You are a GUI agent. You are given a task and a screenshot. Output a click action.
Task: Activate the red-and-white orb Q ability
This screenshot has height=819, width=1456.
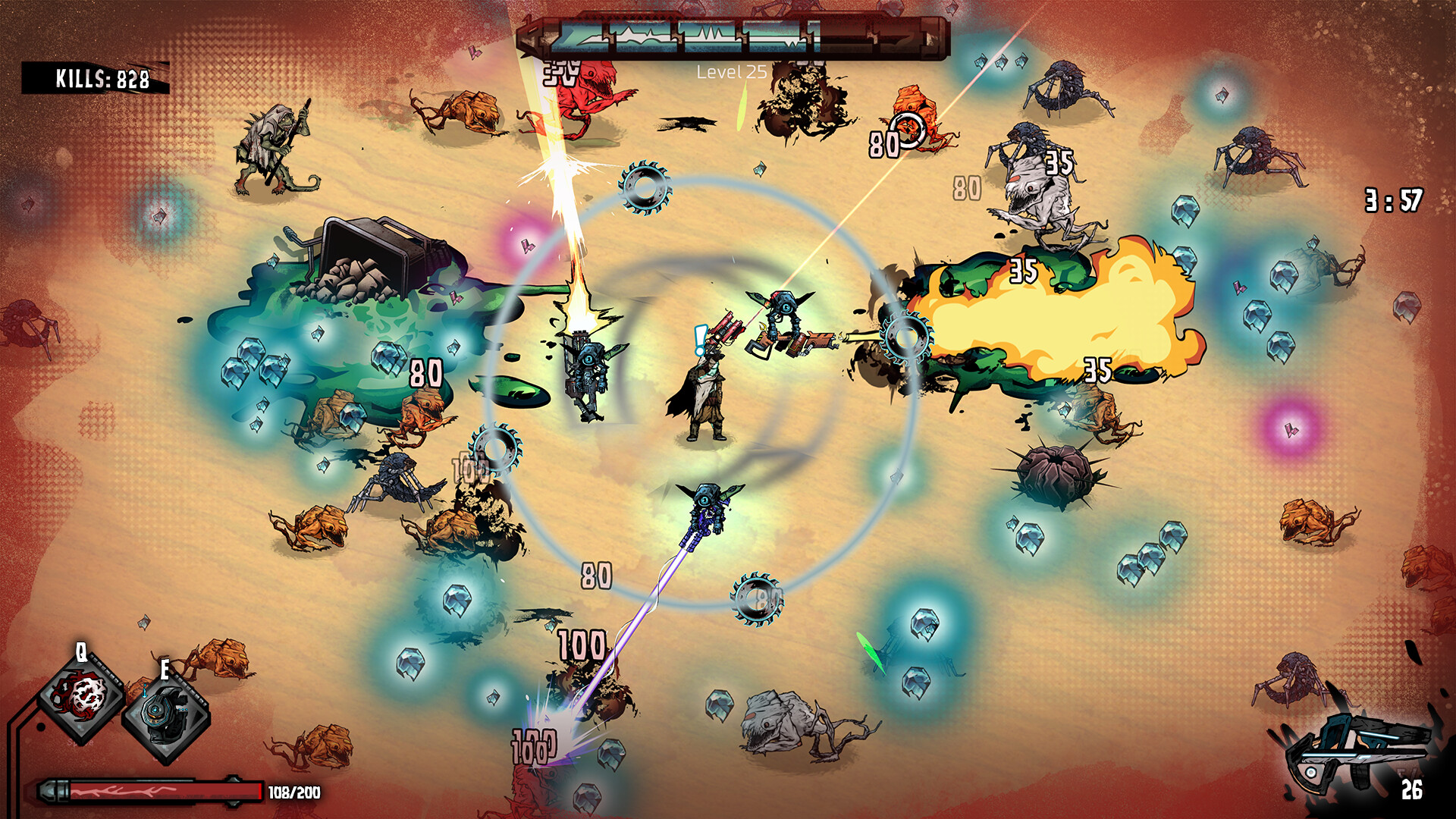pyautogui.click(x=82, y=696)
